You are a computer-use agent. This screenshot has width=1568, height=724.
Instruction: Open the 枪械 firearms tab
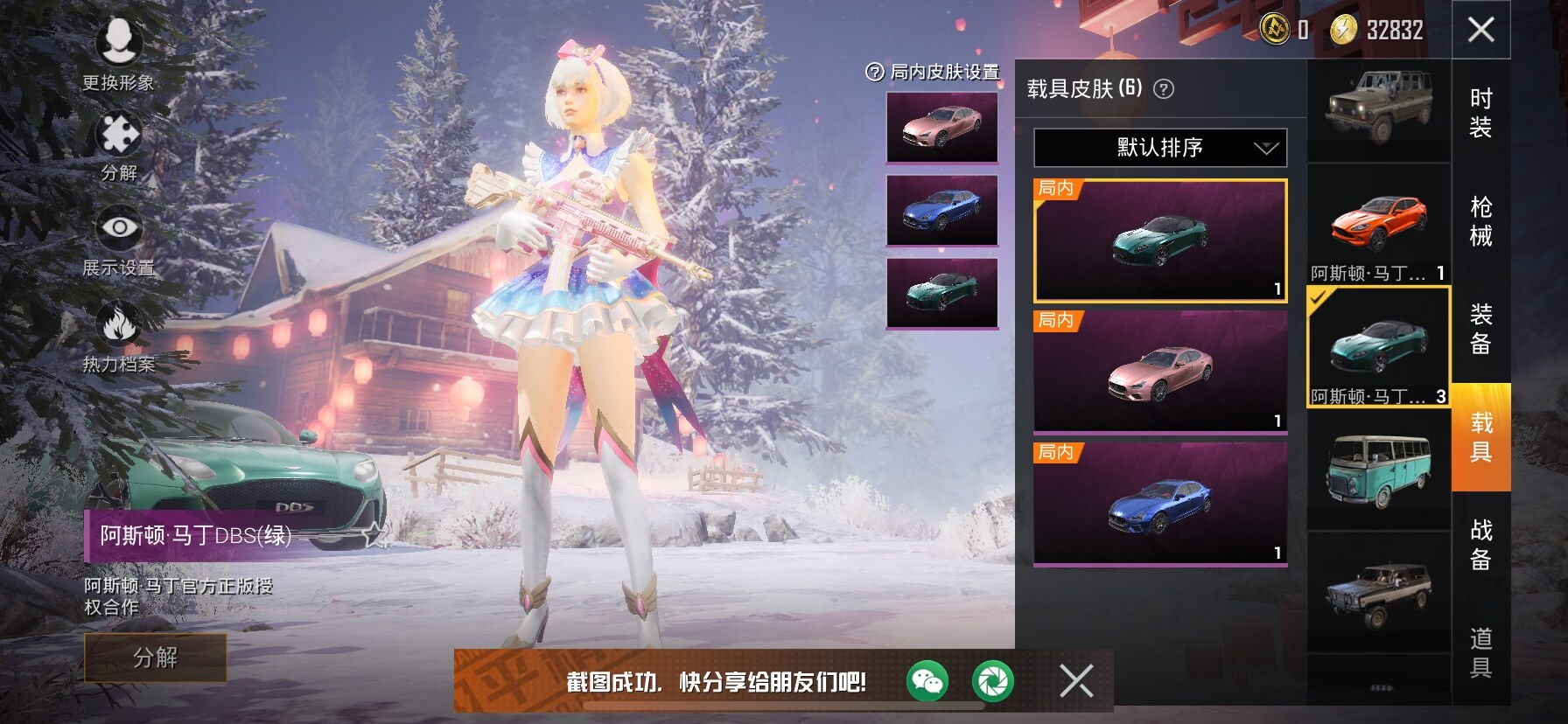pos(1480,221)
